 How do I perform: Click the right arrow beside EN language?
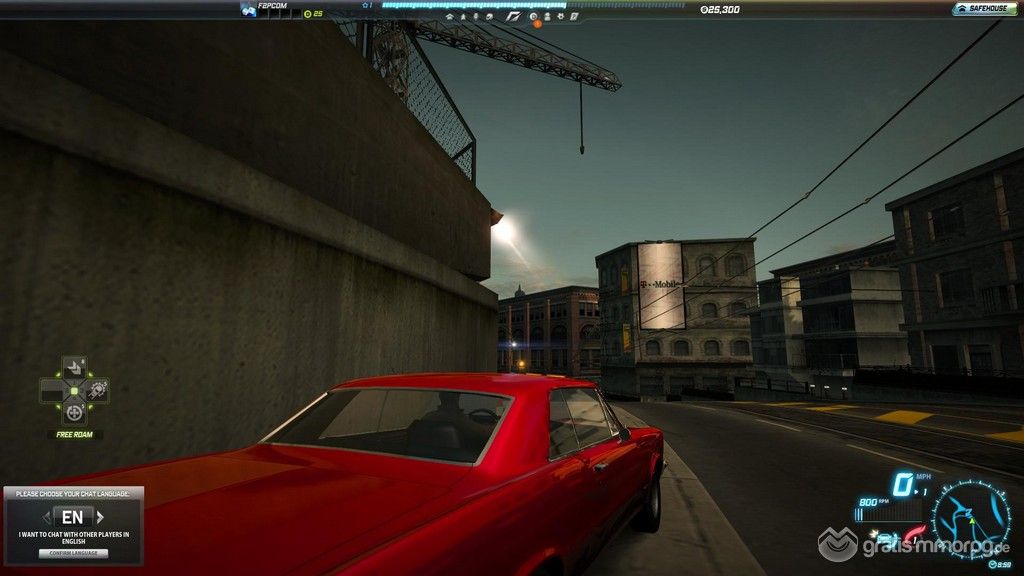99,518
